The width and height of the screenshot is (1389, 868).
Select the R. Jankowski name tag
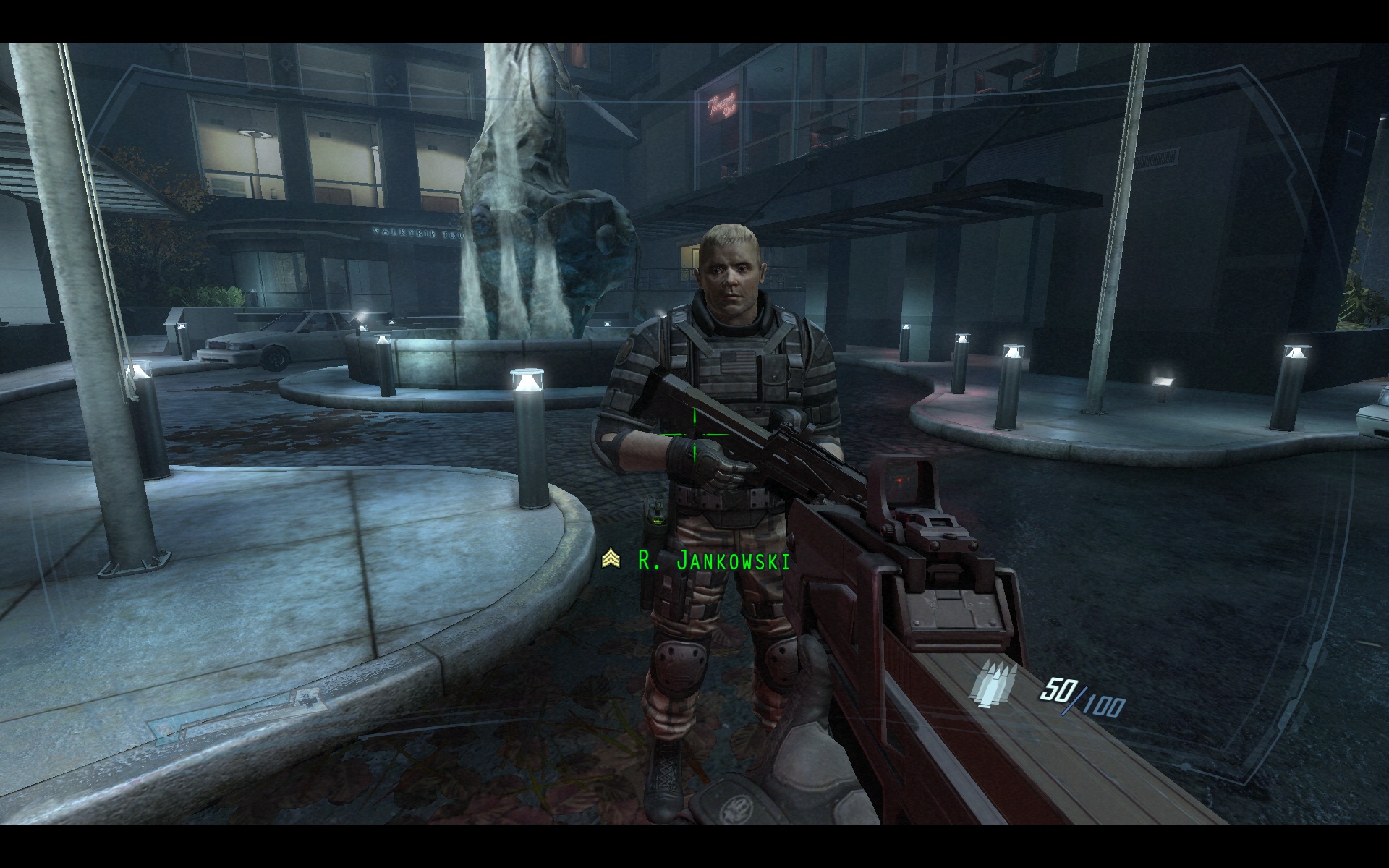[x=713, y=560]
